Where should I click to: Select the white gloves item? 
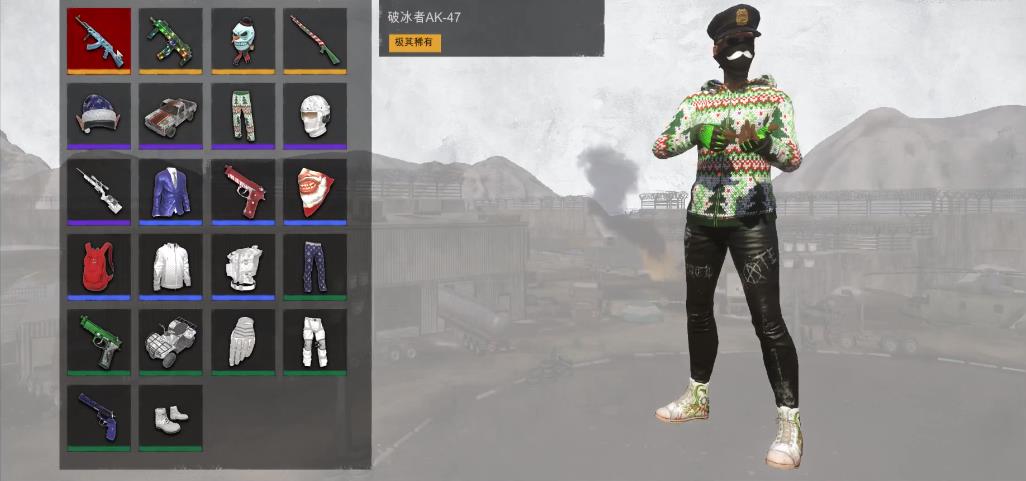243,340
